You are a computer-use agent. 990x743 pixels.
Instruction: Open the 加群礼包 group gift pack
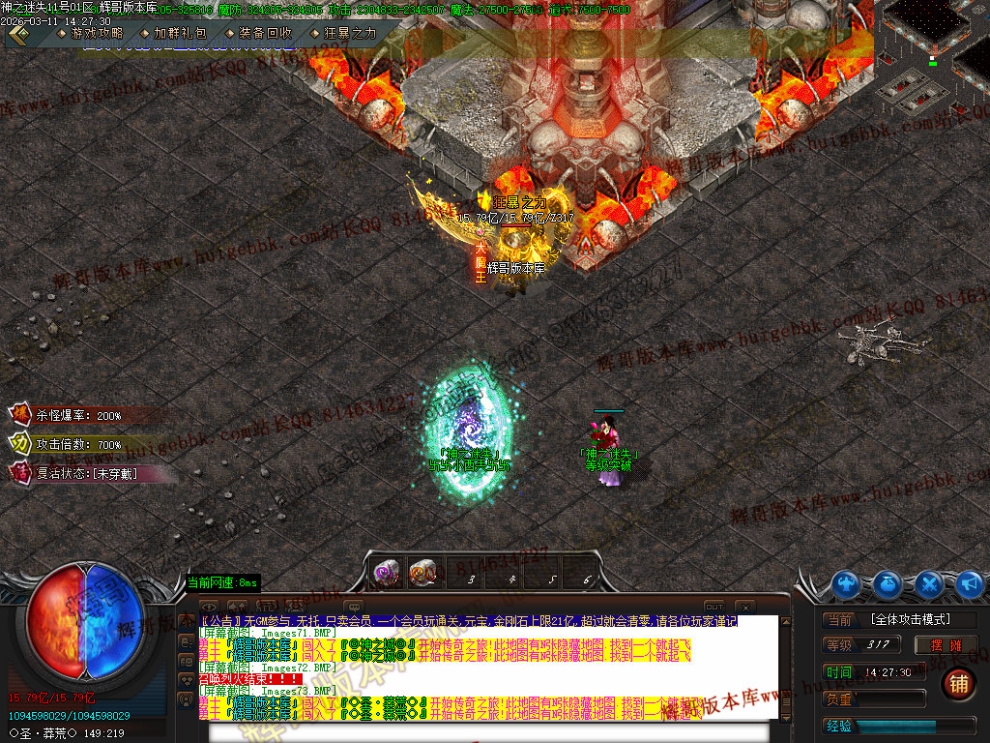[180, 33]
